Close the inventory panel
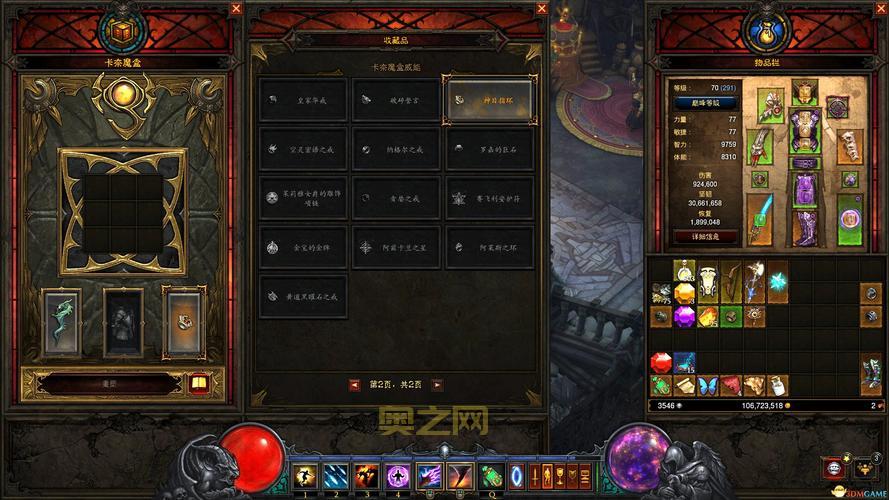 point(878,8)
